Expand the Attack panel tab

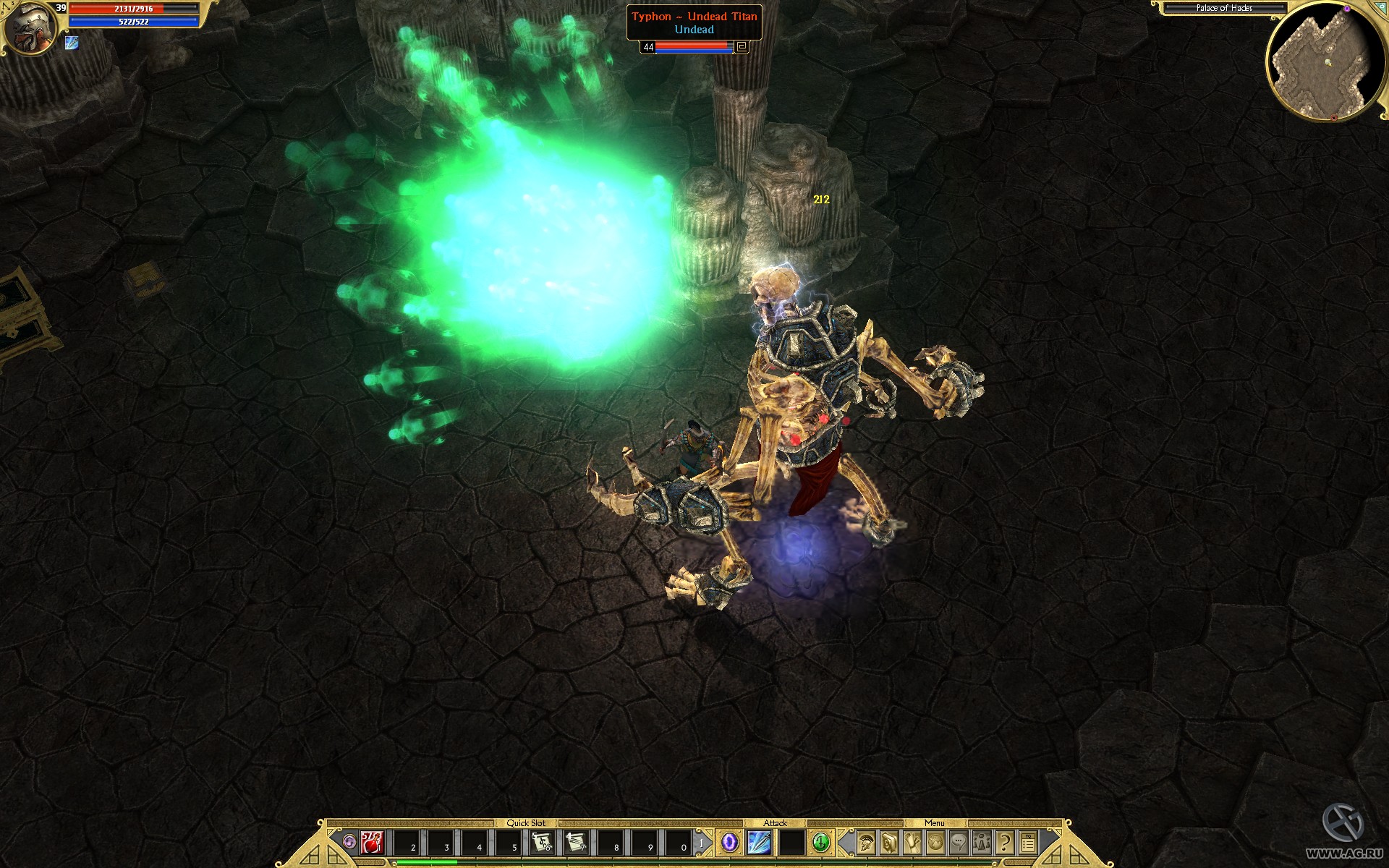click(776, 823)
